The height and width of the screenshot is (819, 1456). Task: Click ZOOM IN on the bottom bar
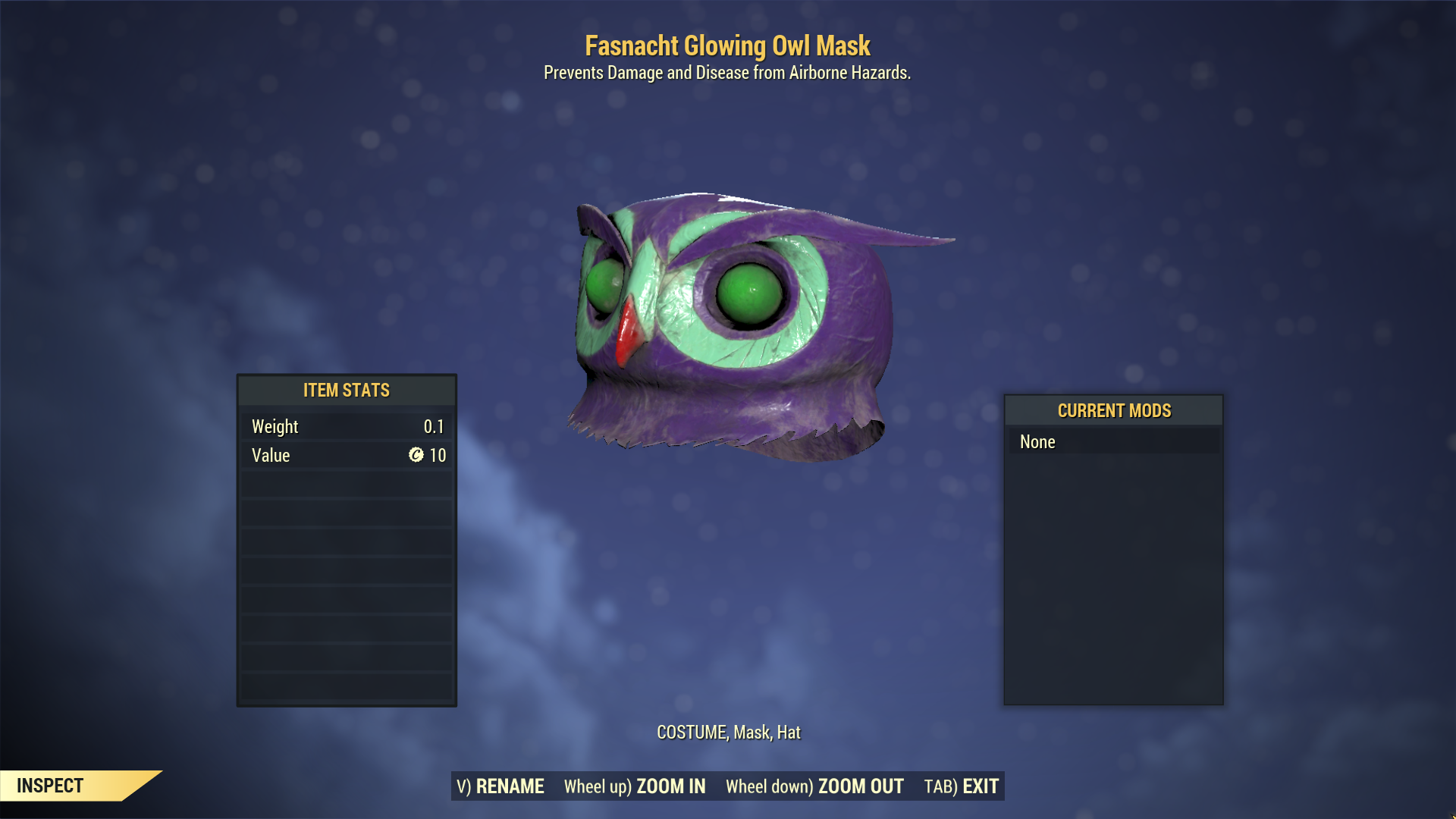[635, 786]
